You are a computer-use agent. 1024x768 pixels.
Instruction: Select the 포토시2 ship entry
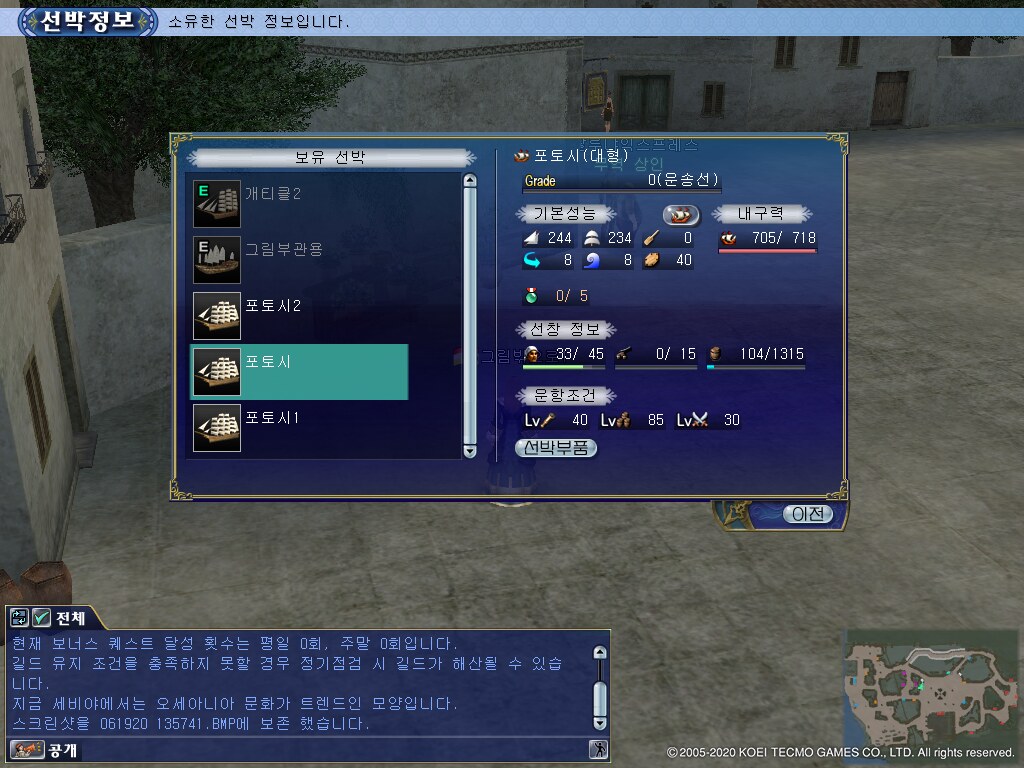pos(300,316)
